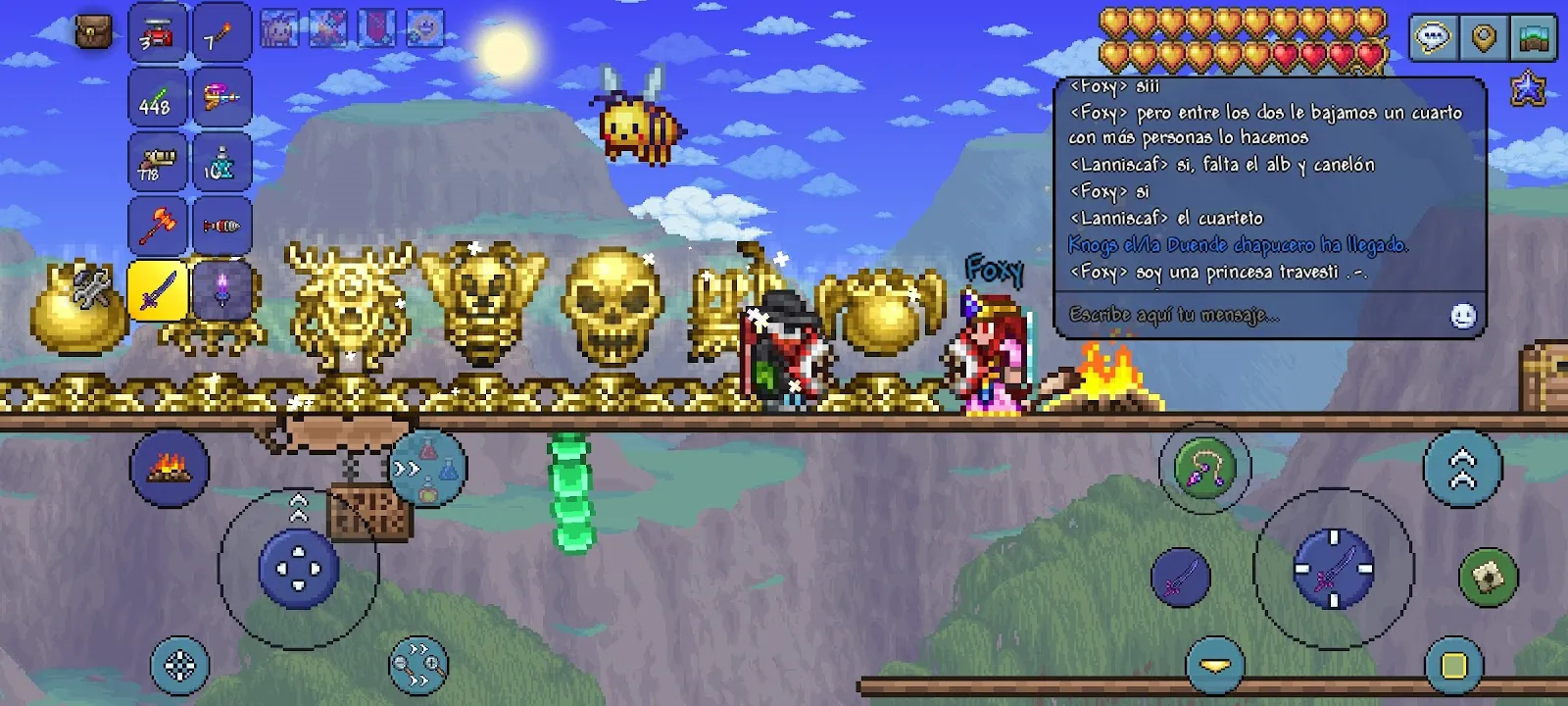Tap the jump double-arrow button
The height and width of the screenshot is (706, 1568).
pos(1462,468)
